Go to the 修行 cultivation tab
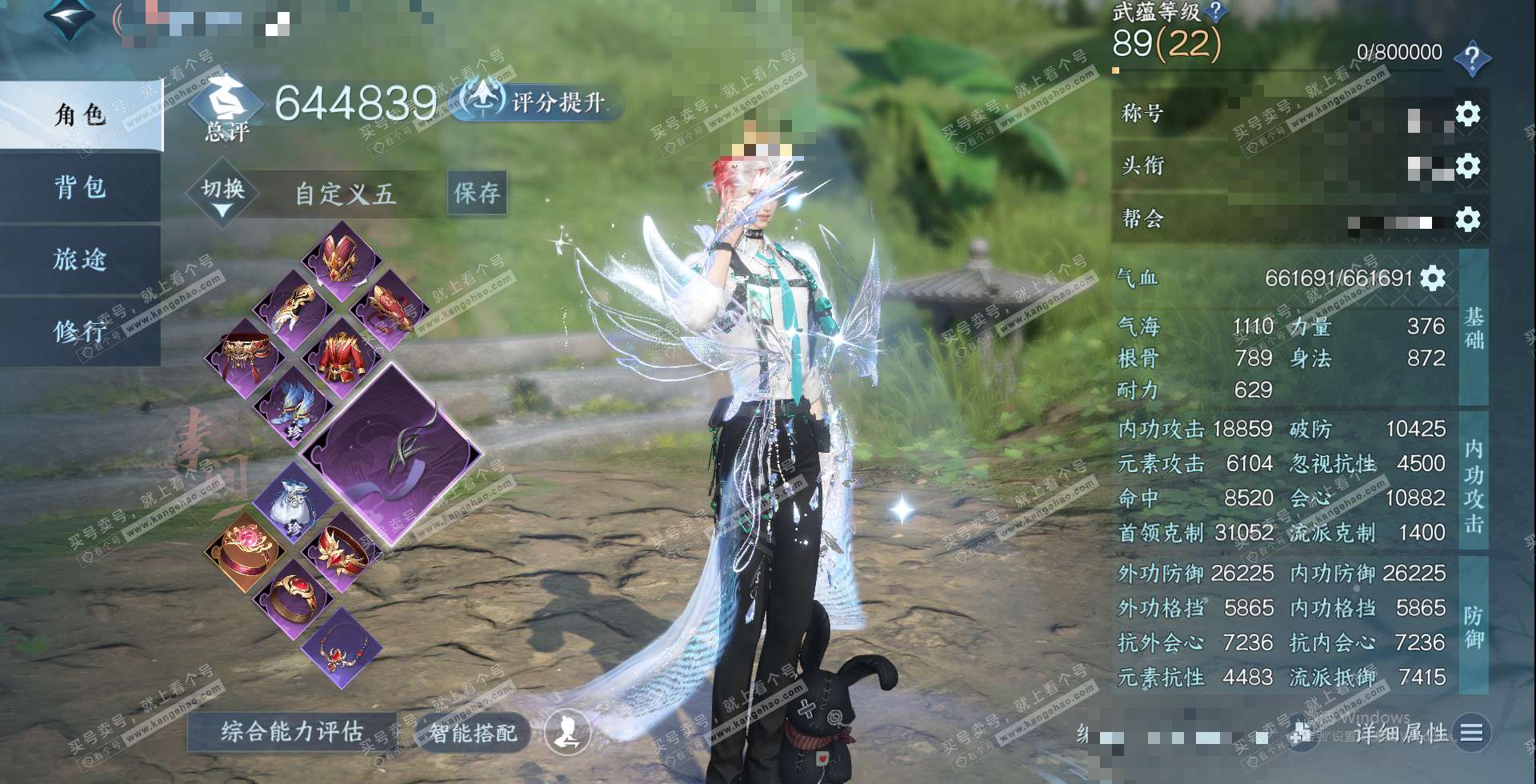This screenshot has height=784, width=1536. (80, 330)
